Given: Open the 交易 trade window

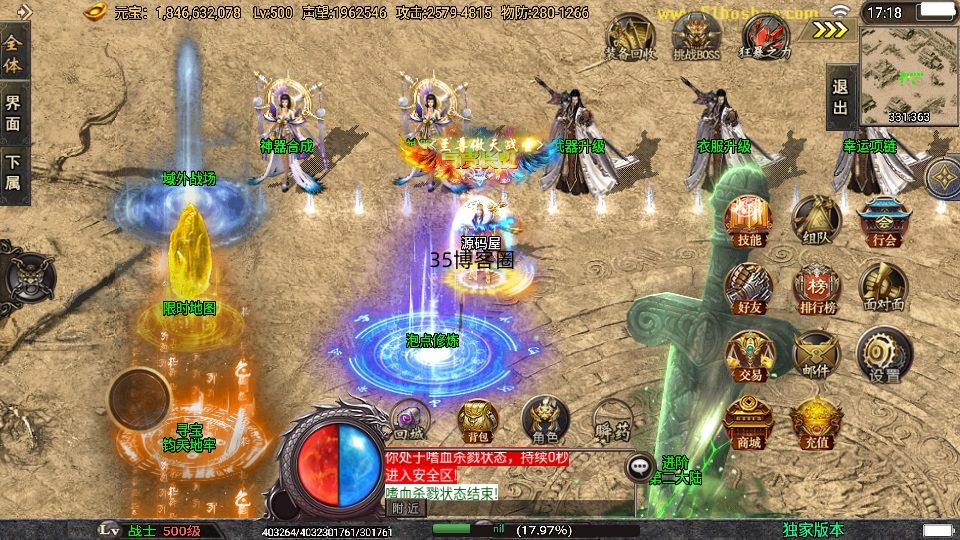Looking at the screenshot, I should [x=750, y=355].
